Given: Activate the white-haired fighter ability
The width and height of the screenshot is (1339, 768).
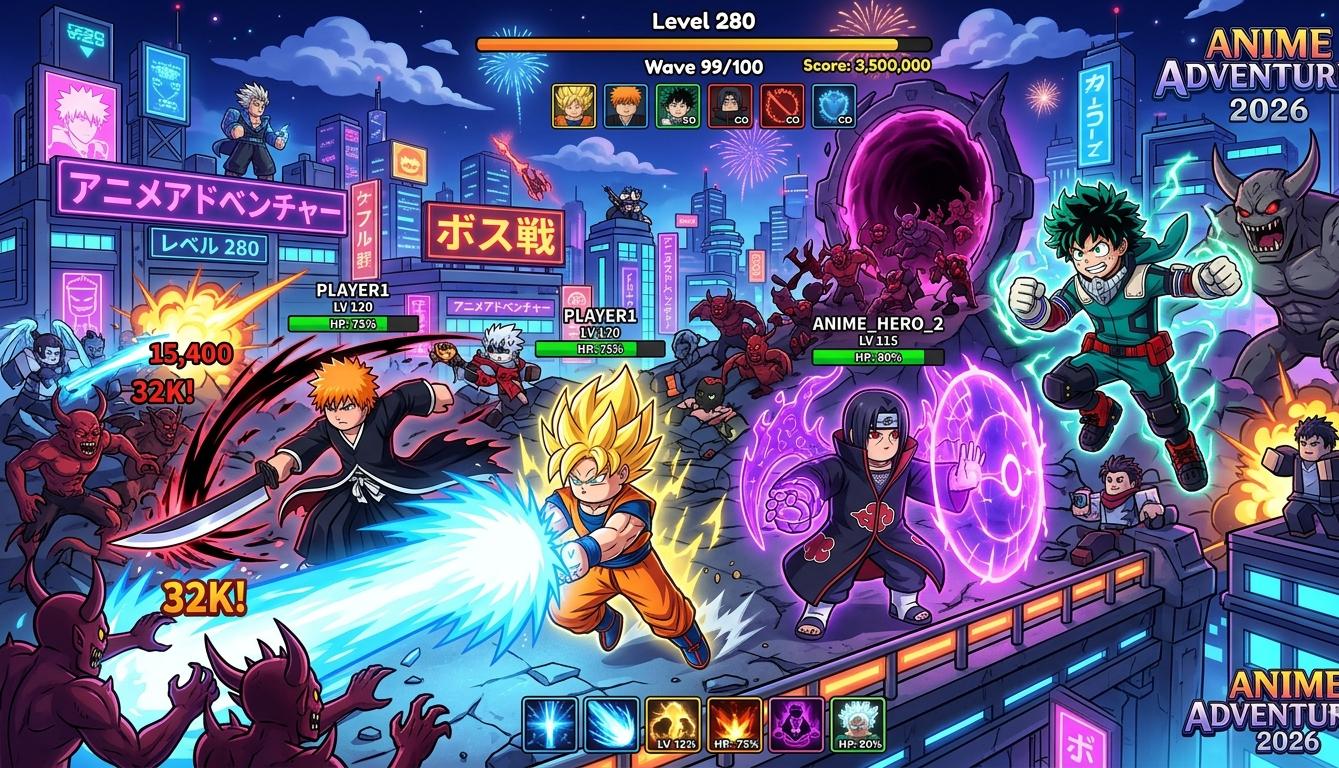Looking at the screenshot, I should [857, 724].
